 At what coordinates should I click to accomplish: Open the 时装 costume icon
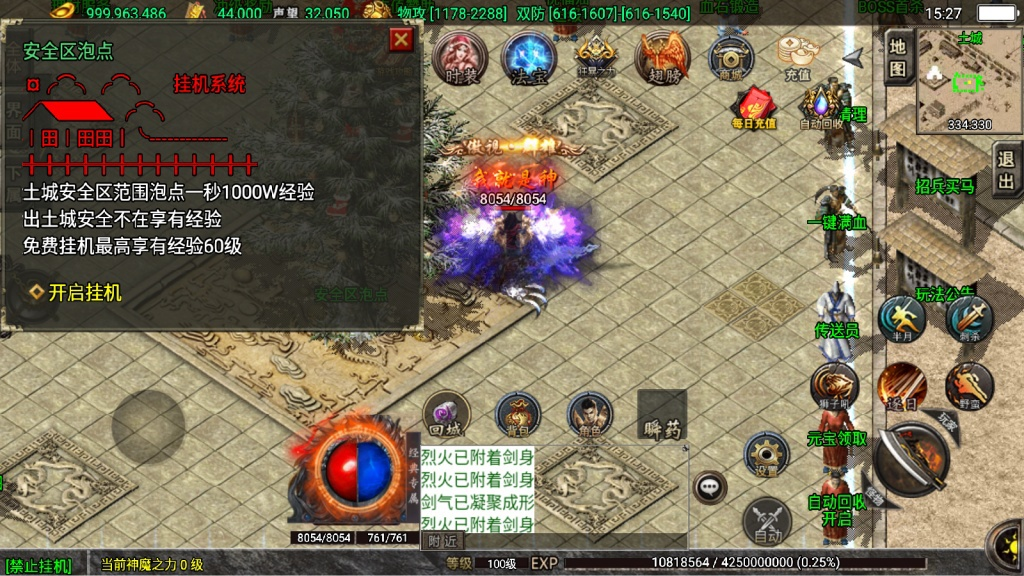coord(461,57)
